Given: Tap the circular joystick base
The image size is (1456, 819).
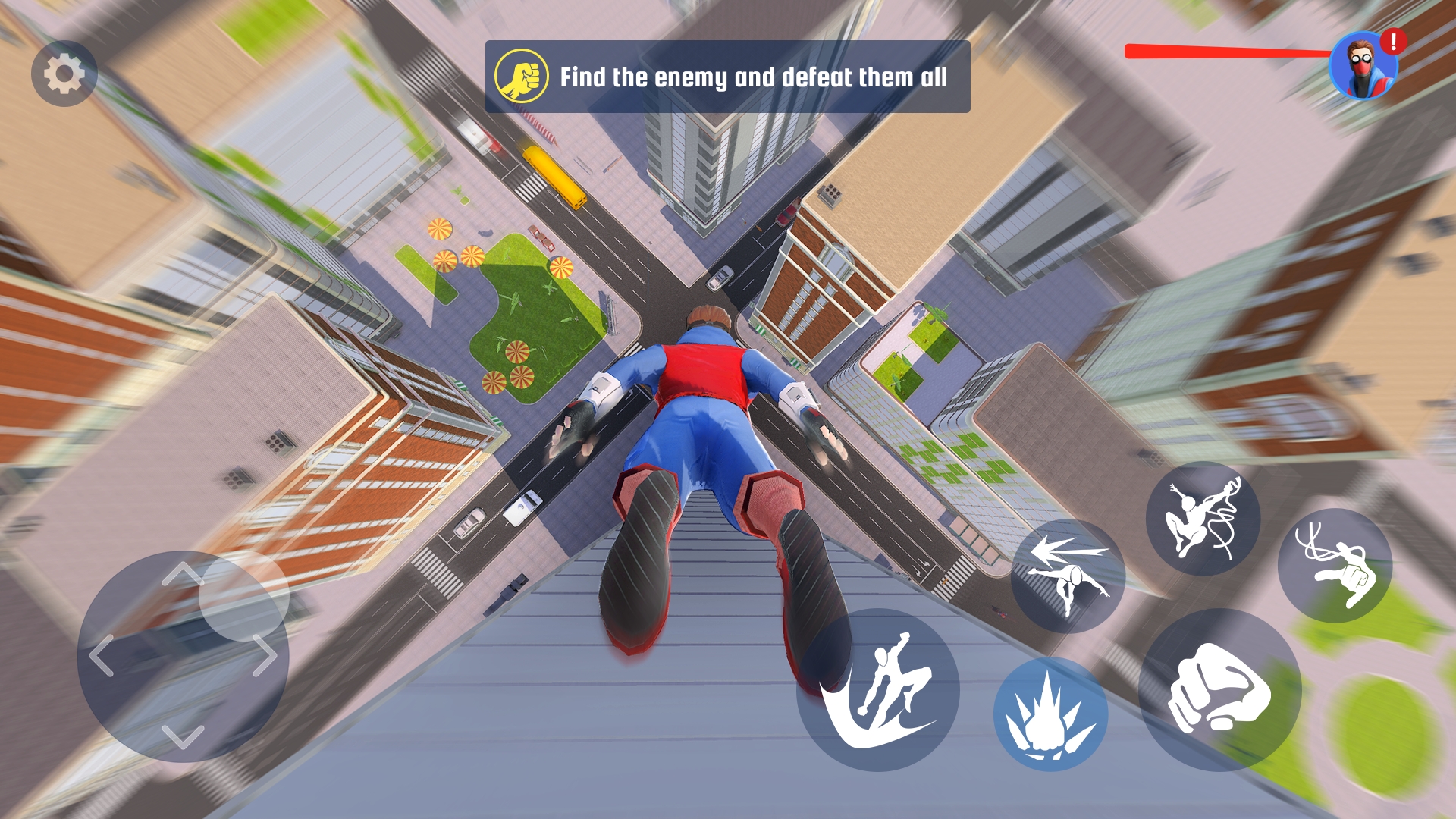Looking at the screenshot, I should coord(184,656).
